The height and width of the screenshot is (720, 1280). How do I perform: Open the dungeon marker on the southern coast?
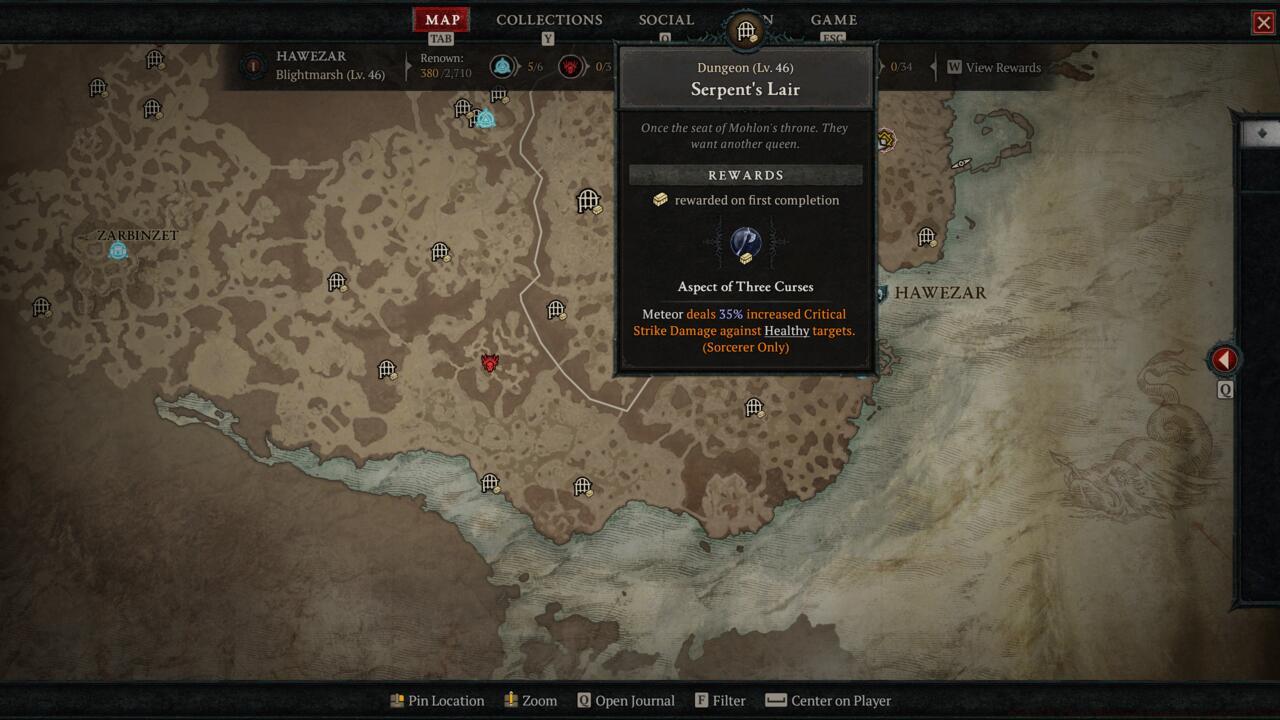[x=489, y=483]
